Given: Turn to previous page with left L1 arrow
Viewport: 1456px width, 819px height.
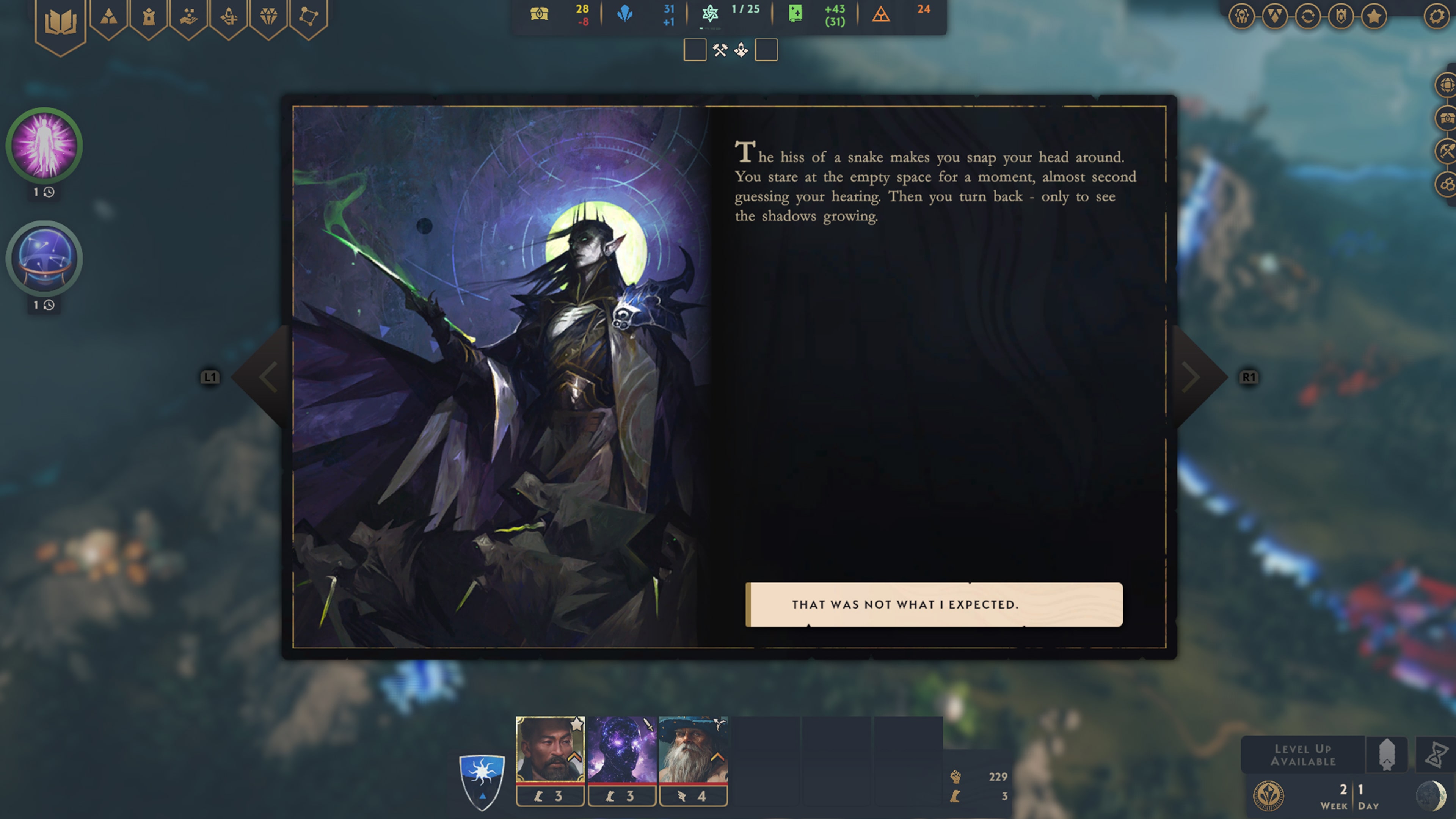Looking at the screenshot, I should click(268, 377).
